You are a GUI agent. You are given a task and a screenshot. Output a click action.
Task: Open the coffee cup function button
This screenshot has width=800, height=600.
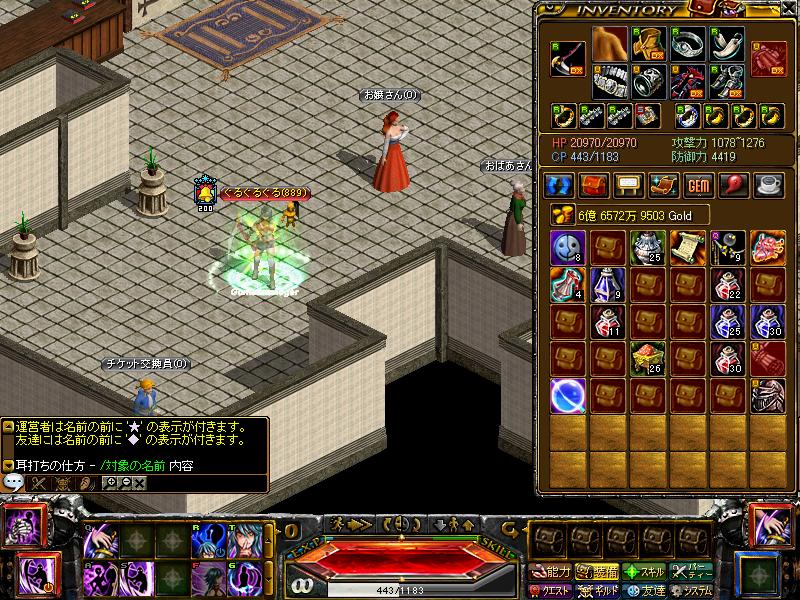(768, 185)
